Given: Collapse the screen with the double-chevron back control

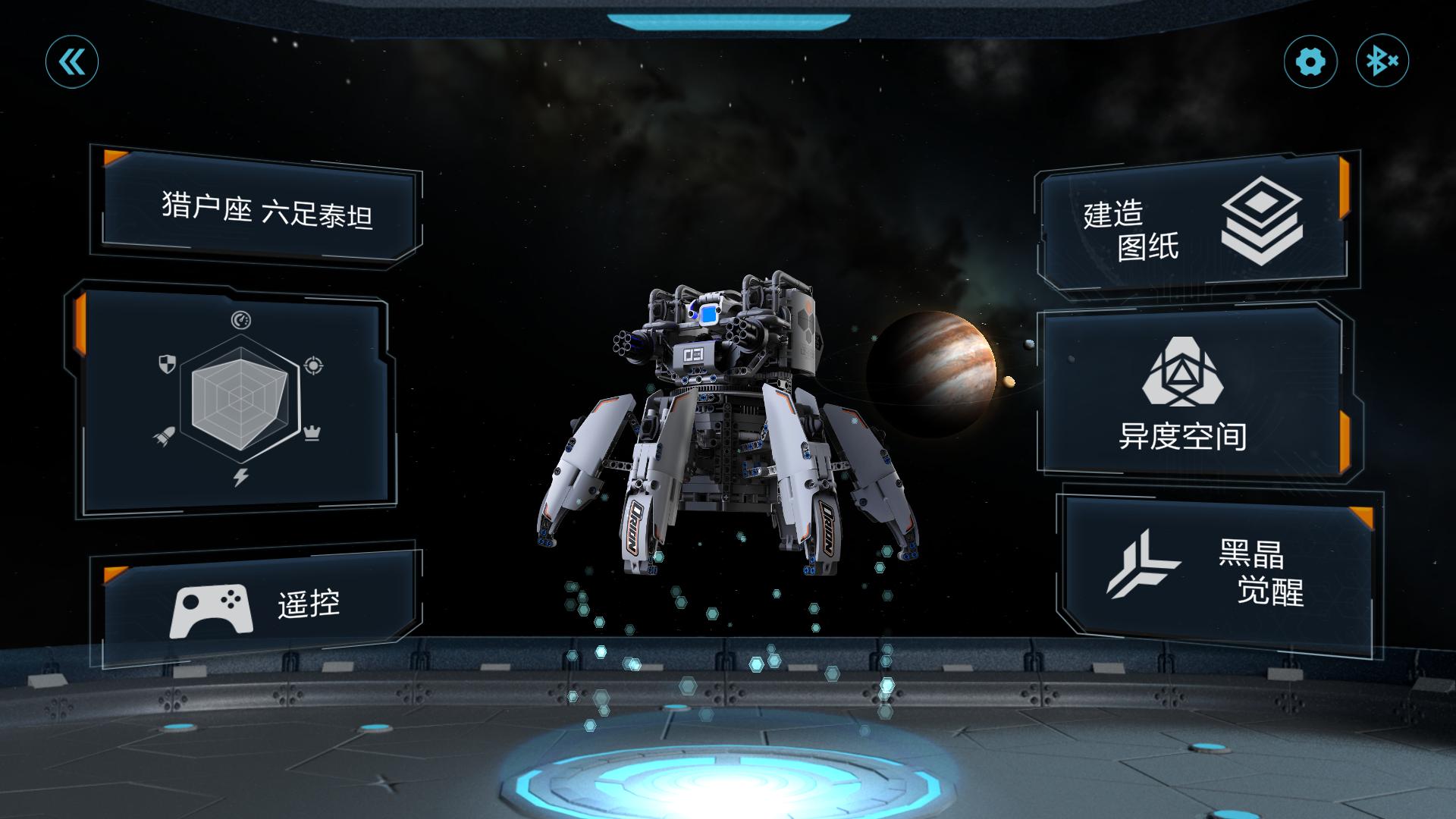Looking at the screenshot, I should pos(71,62).
